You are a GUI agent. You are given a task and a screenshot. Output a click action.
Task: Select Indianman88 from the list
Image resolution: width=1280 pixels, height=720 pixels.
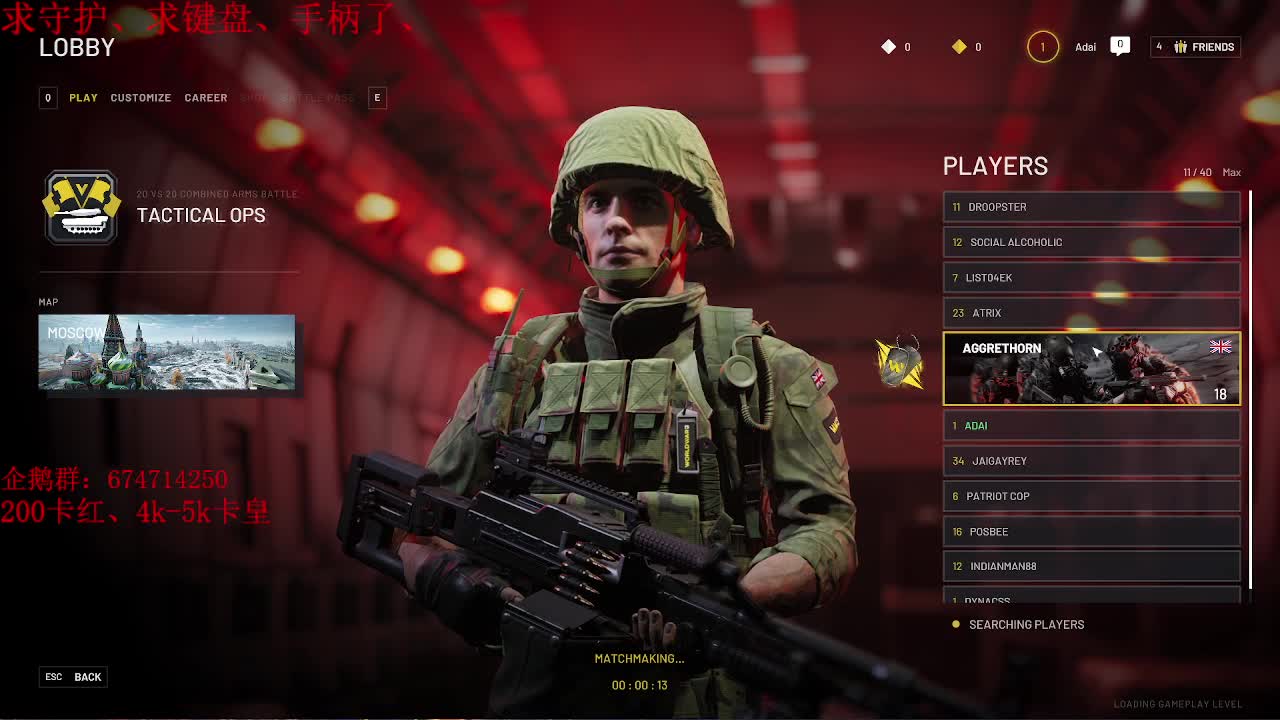1091,566
